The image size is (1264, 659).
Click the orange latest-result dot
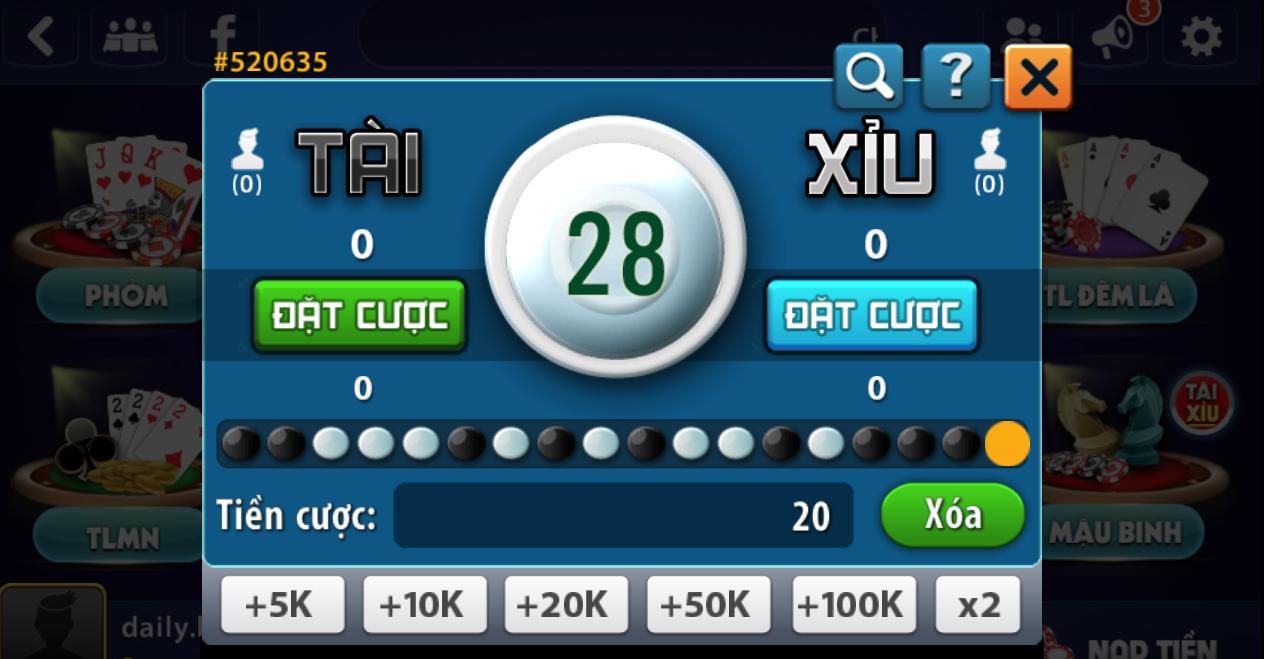point(1007,443)
